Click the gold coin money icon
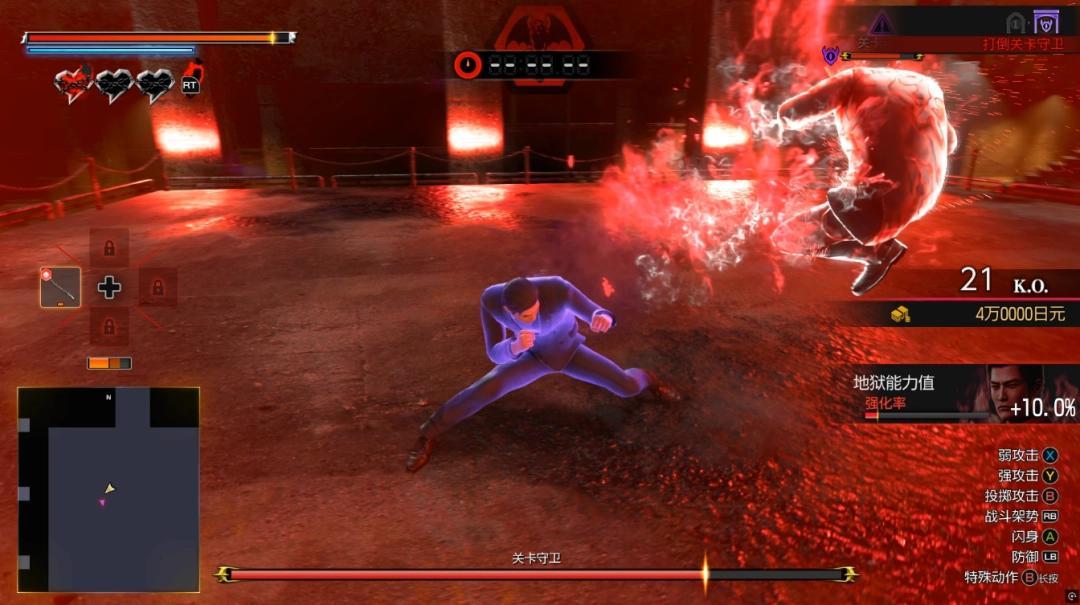The width and height of the screenshot is (1080, 605). coord(901,314)
